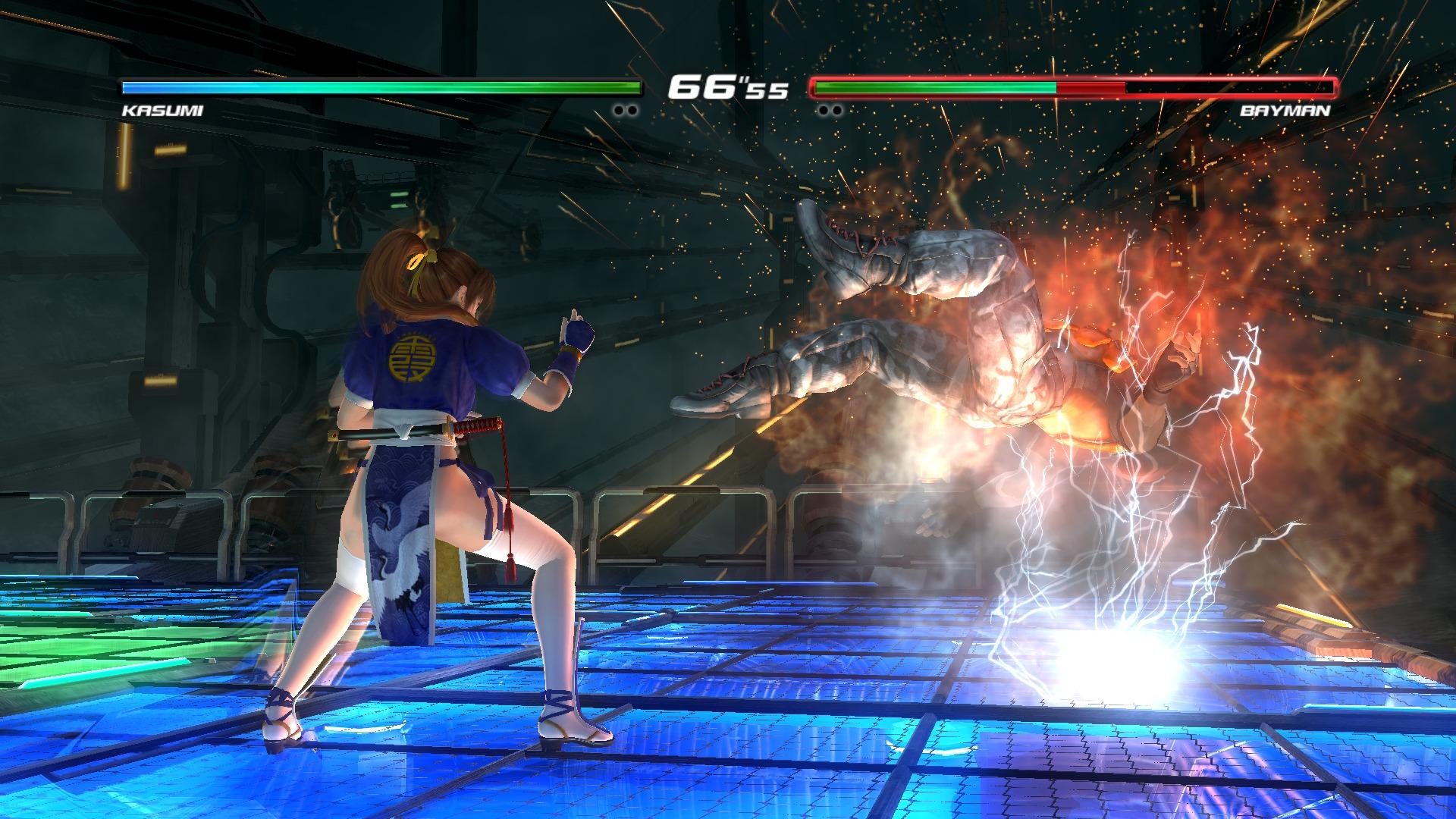The image size is (1456, 819).
Task: Click the second round indicator dot under Kasumi's bar
Action: tap(632, 109)
